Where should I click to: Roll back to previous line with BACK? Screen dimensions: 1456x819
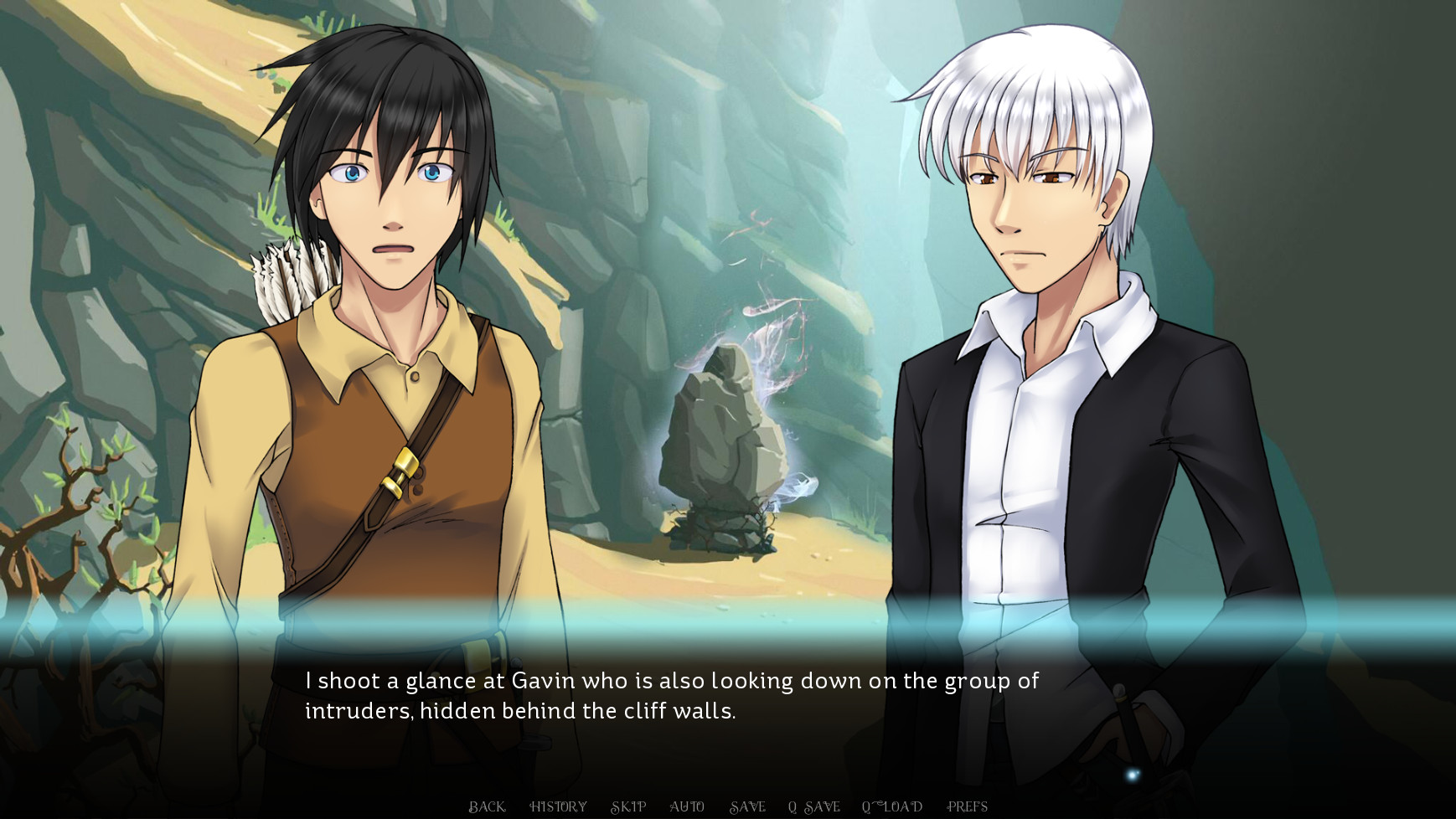pos(486,806)
